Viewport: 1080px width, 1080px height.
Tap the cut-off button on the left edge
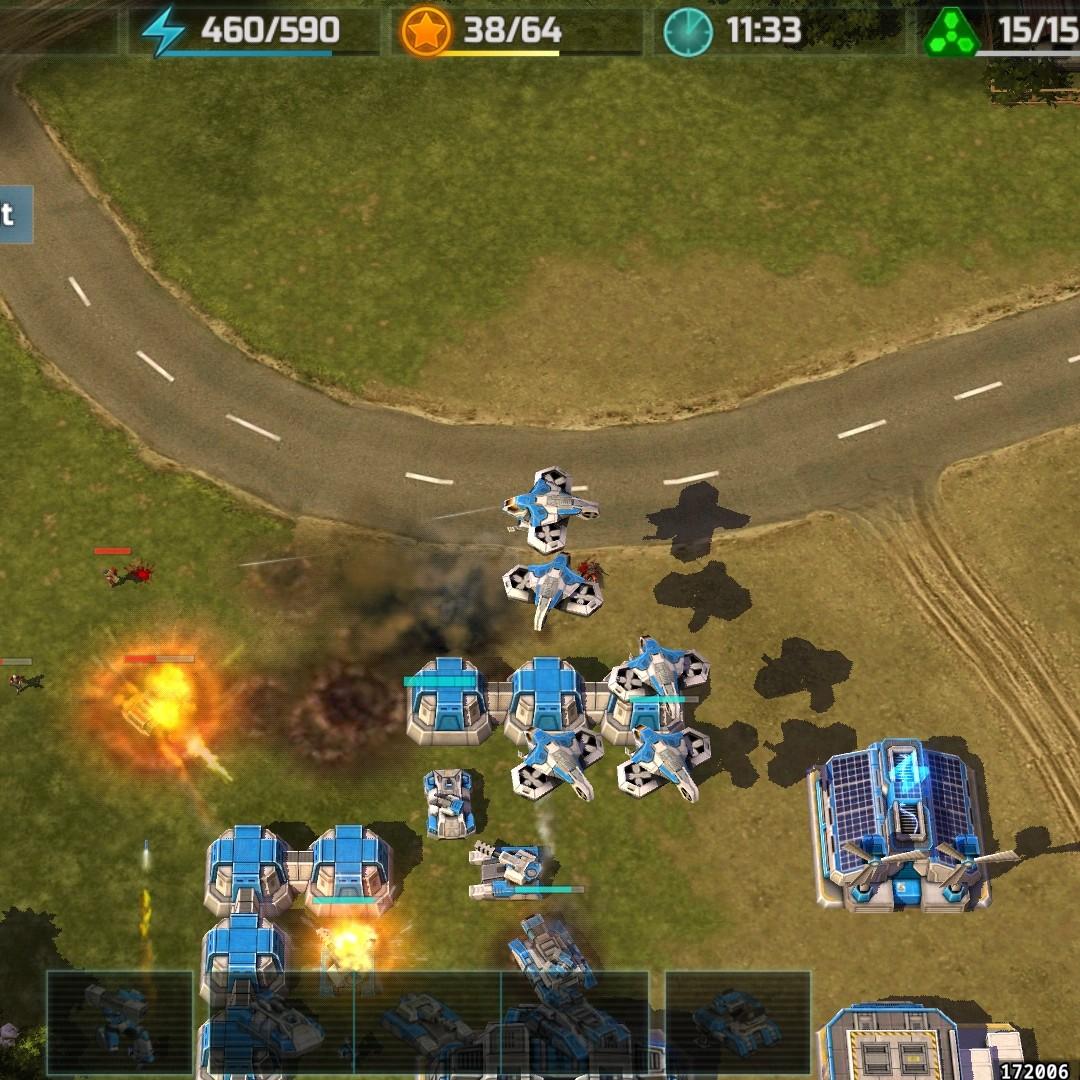pyautogui.click(x=15, y=214)
